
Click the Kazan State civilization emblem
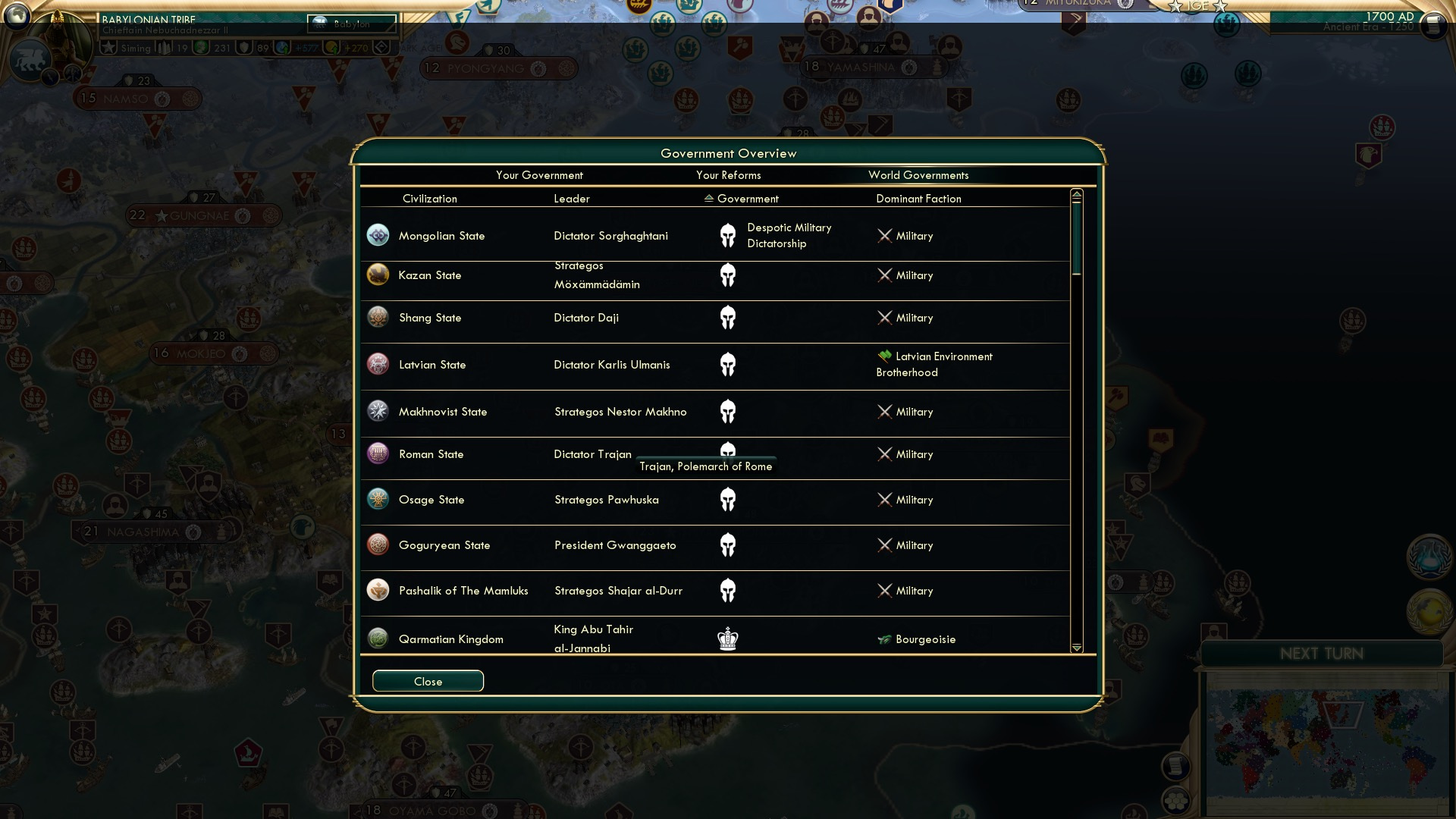coord(378,275)
